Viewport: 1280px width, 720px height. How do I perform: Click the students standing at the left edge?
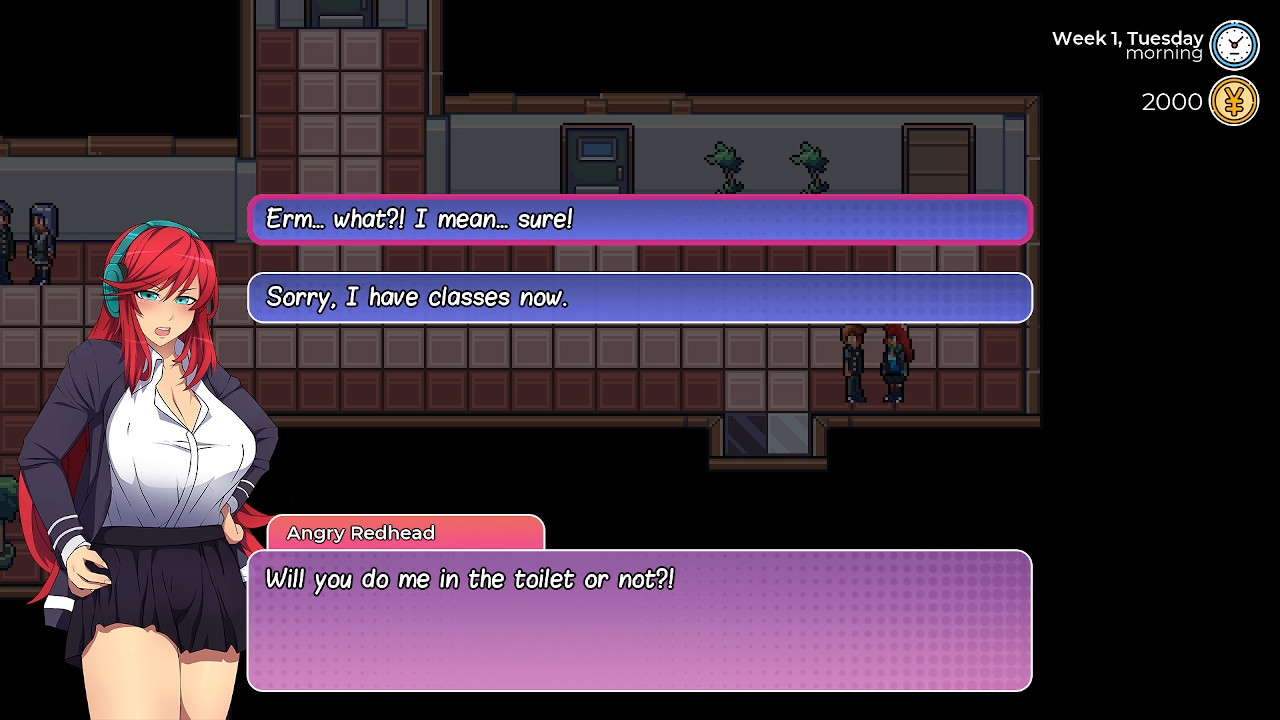[25, 240]
